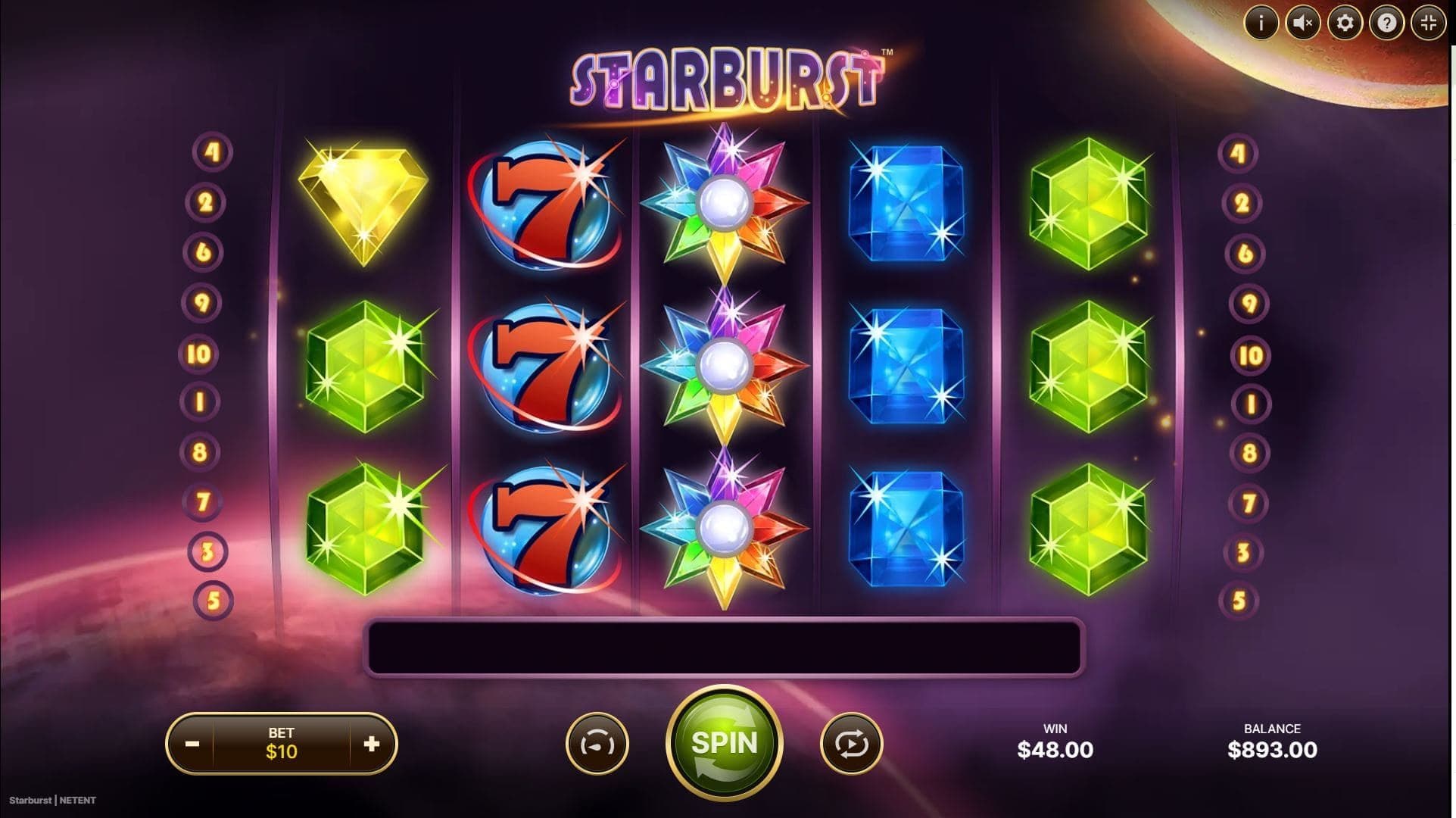Unmute the game sound
Screen dimensions: 1456x818
[1302, 23]
